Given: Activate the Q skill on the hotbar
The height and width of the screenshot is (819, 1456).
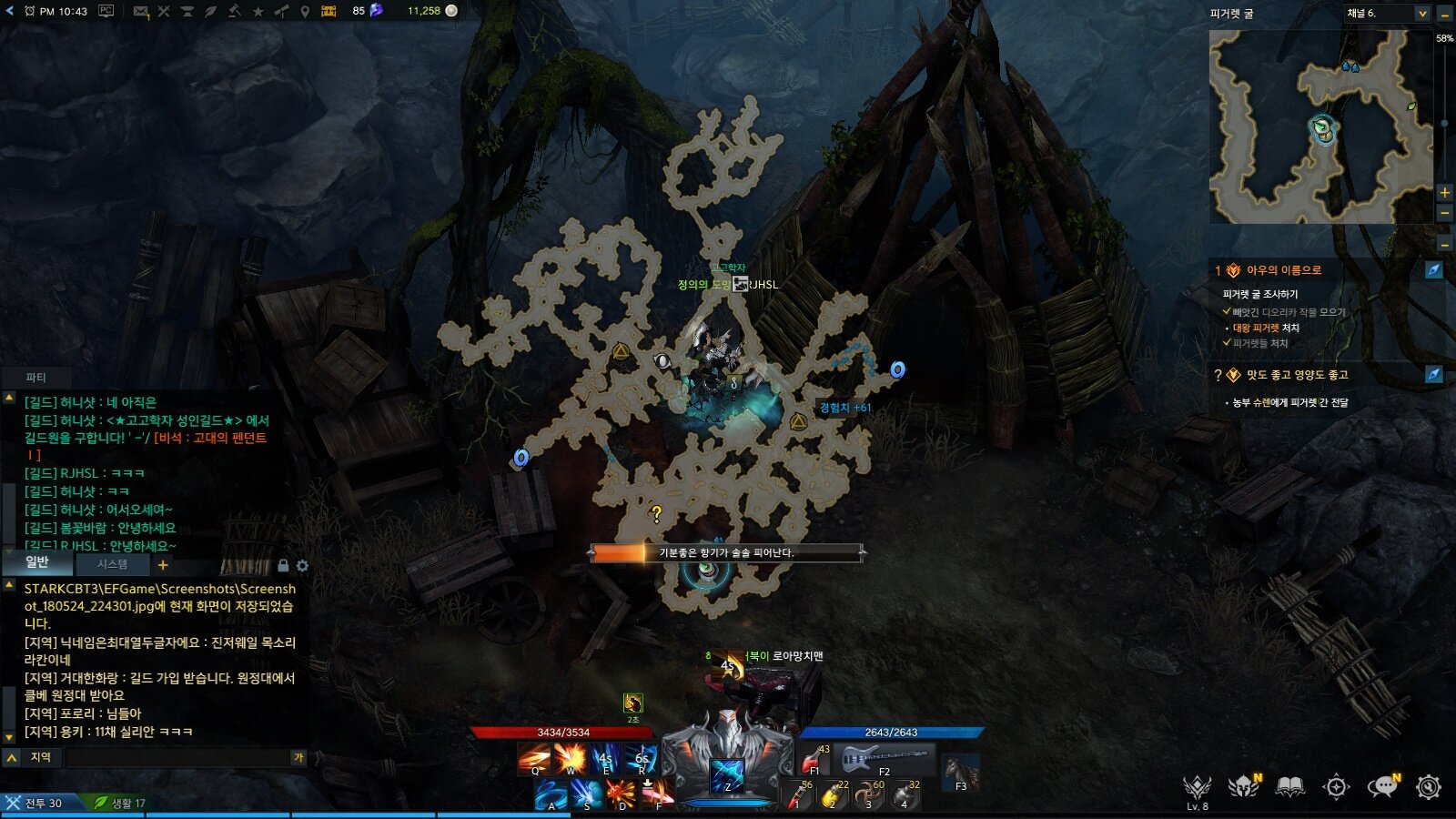Looking at the screenshot, I should pyautogui.click(x=534, y=758).
